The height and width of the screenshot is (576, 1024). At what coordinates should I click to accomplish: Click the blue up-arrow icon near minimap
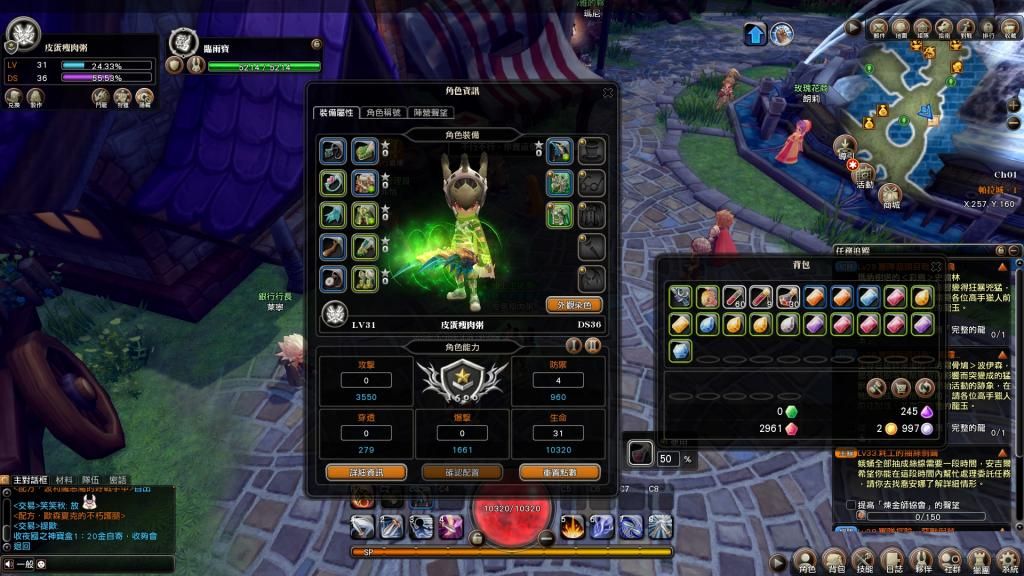pos(755,35)
